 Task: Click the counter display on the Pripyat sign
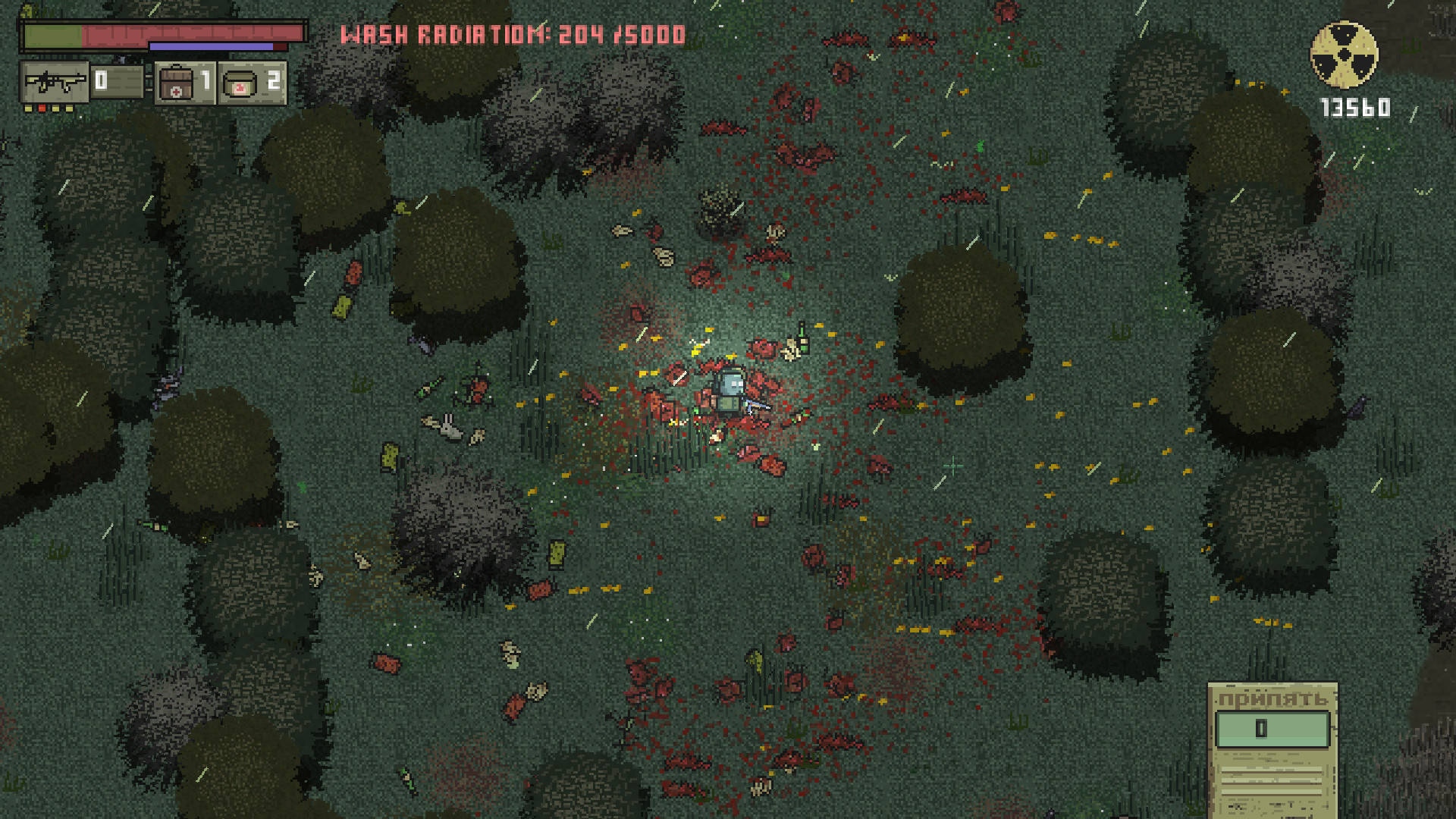[x=1272, y=730]
